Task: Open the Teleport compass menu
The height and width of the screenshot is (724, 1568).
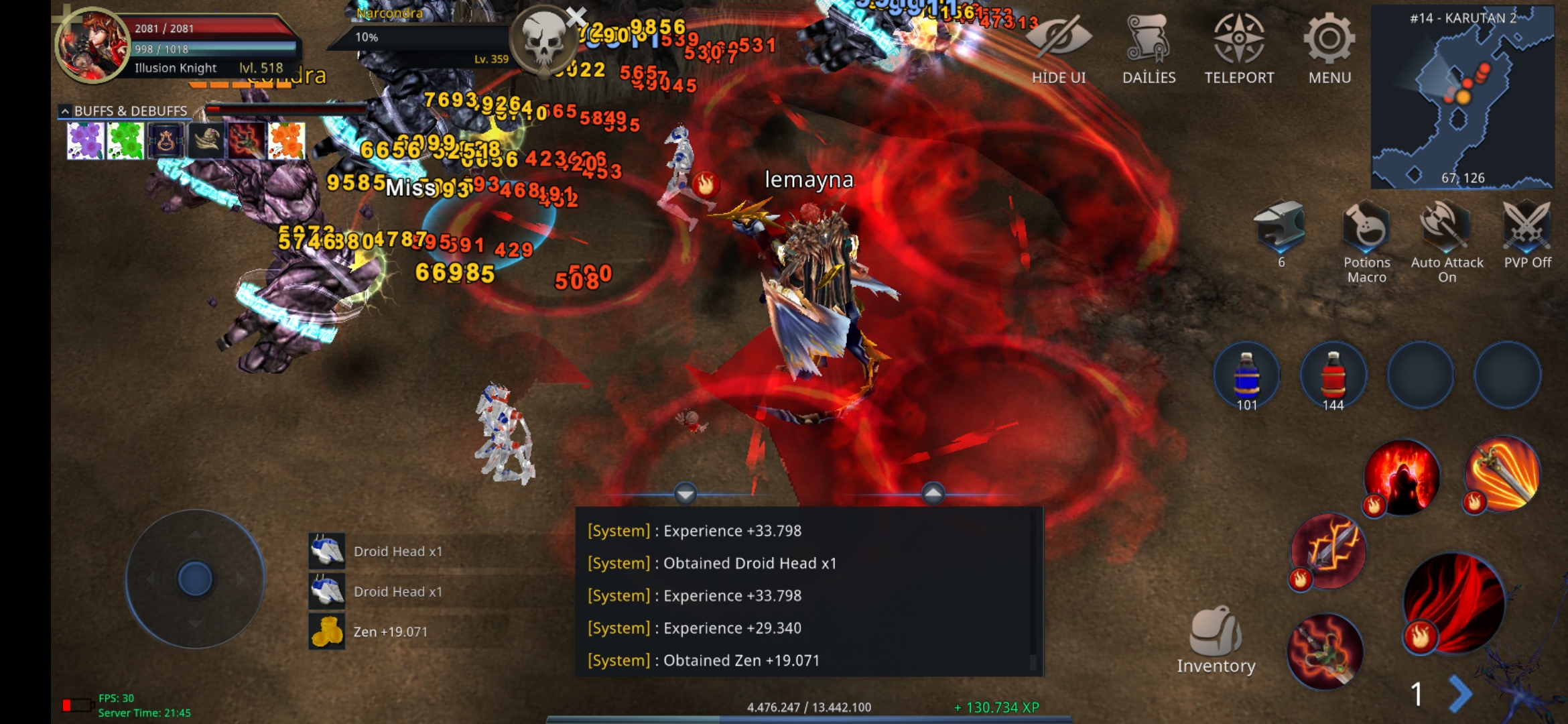Action: pos(1239,48)
